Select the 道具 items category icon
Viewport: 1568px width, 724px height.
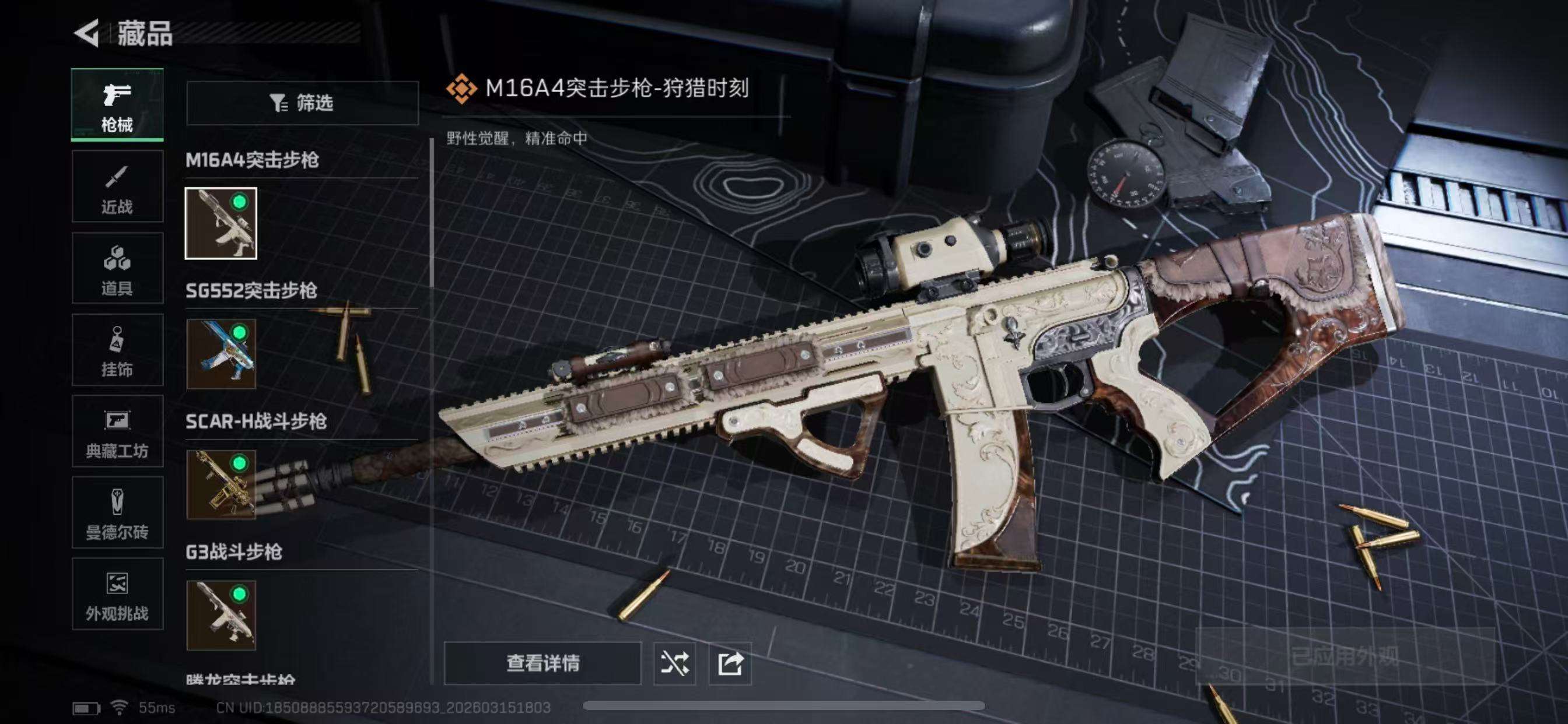117,268
